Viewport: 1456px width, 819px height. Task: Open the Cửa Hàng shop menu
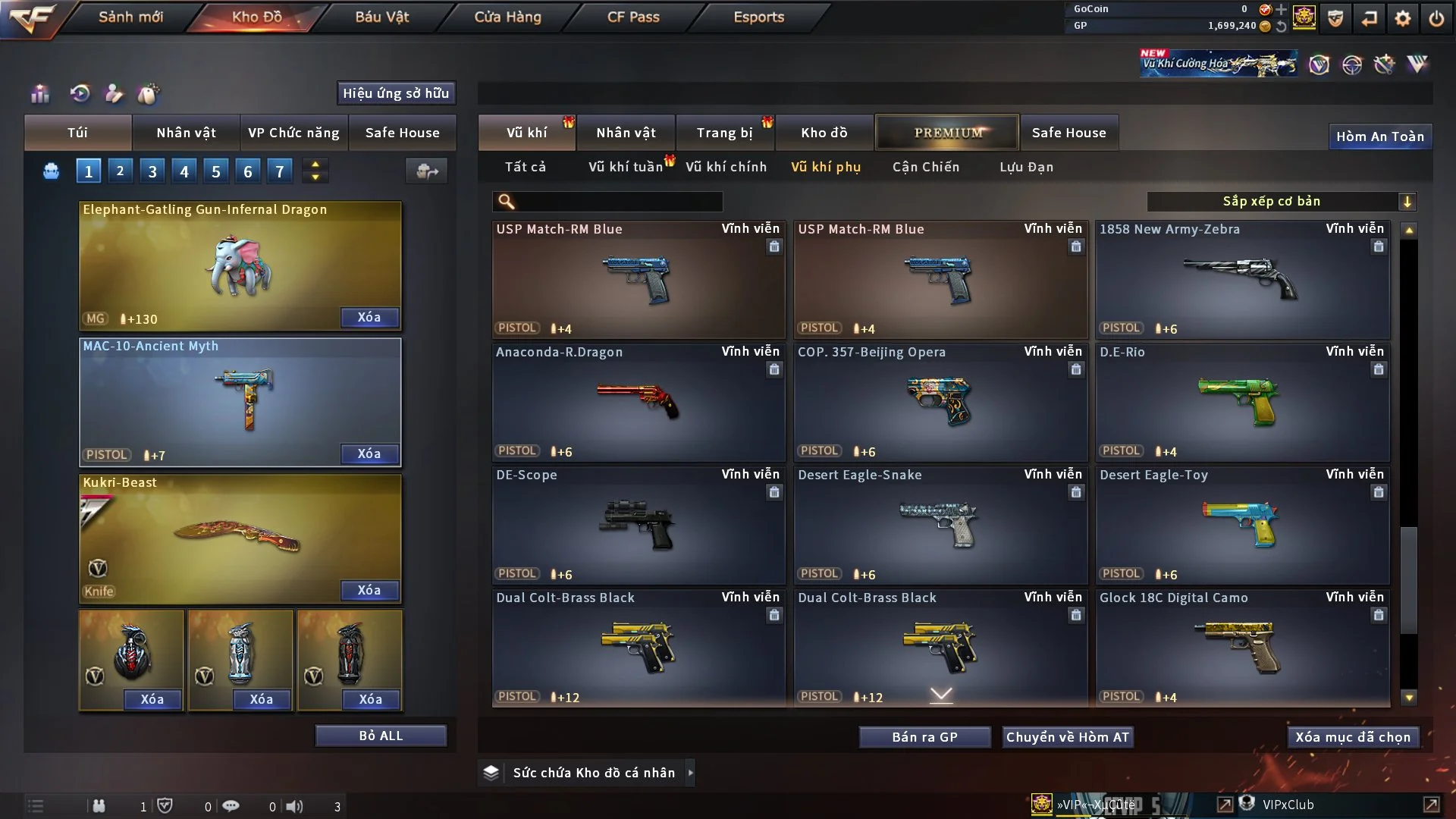click(x=507, y=17)
